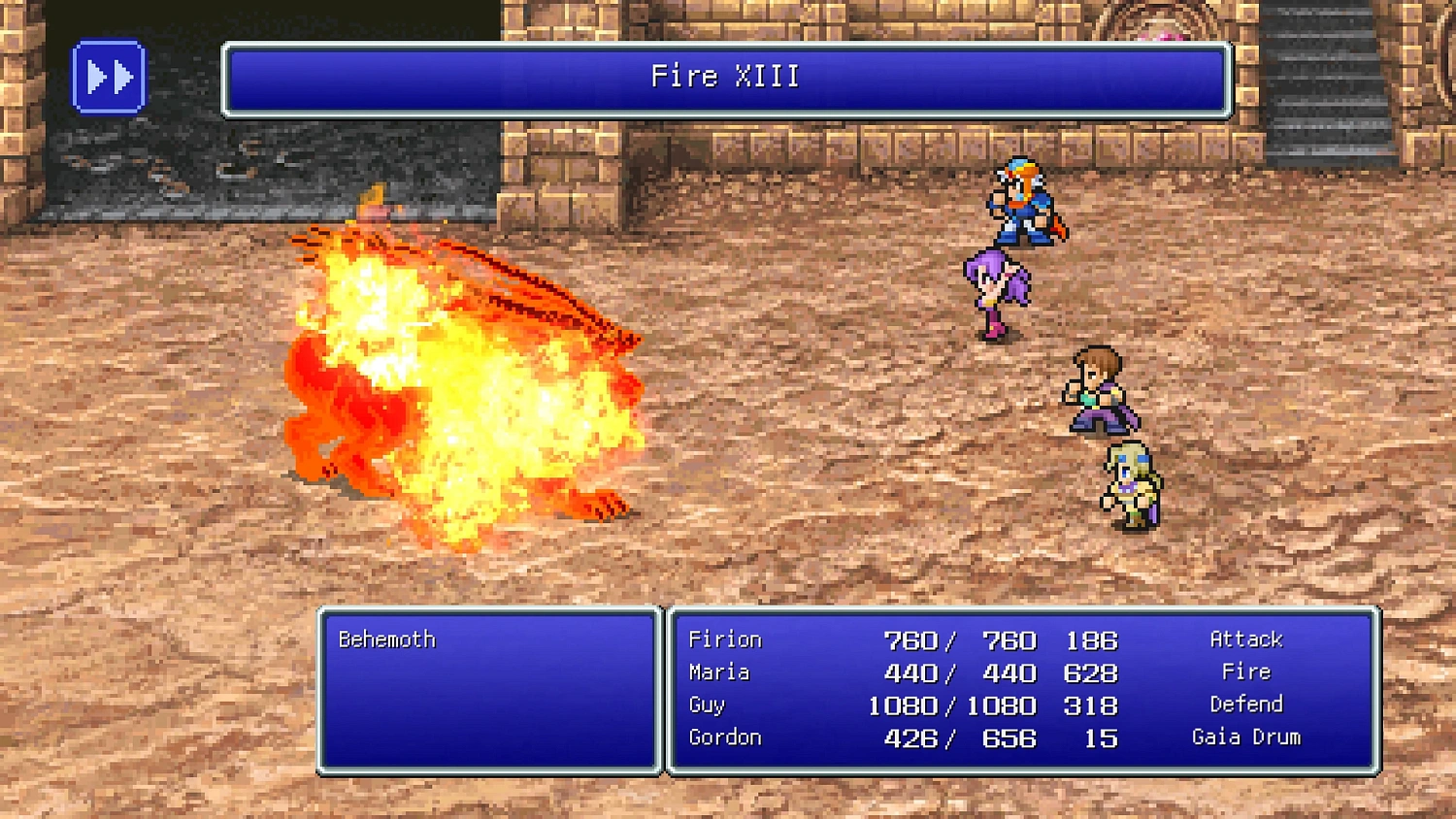This screenshot has width=1456, height=819.
Task: Click the Behemoth entry in enemy list
Action: click(x=386, y=639)
